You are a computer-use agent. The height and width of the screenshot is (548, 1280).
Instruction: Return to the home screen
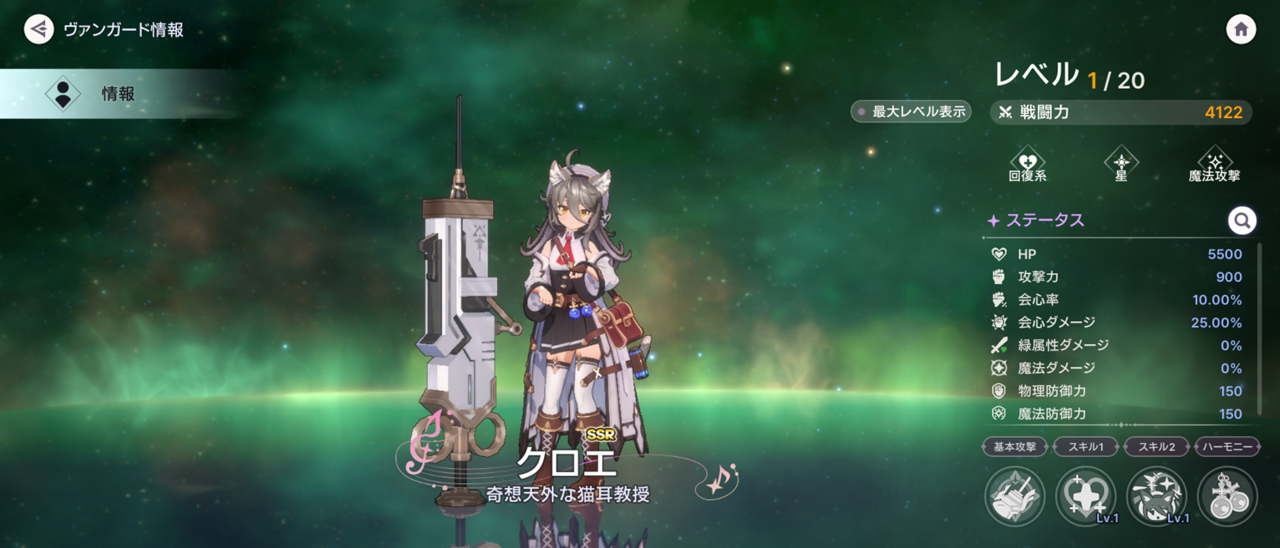click(x=1241, y=29)
